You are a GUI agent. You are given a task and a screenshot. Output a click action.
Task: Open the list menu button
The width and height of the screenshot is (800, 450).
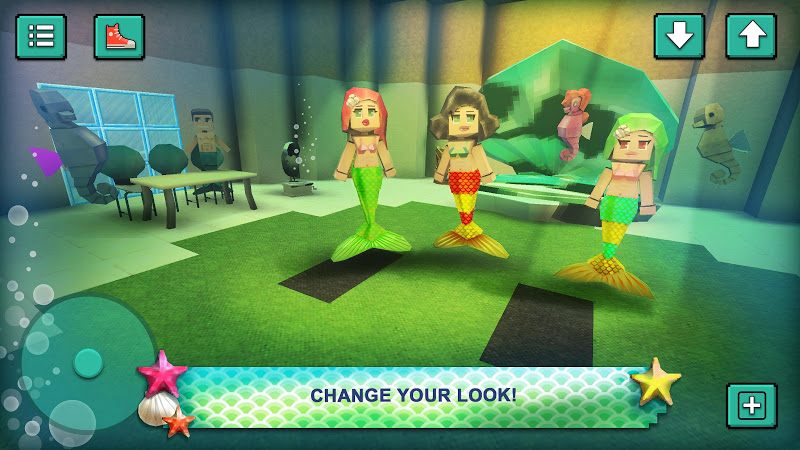[x=41, y=36]
